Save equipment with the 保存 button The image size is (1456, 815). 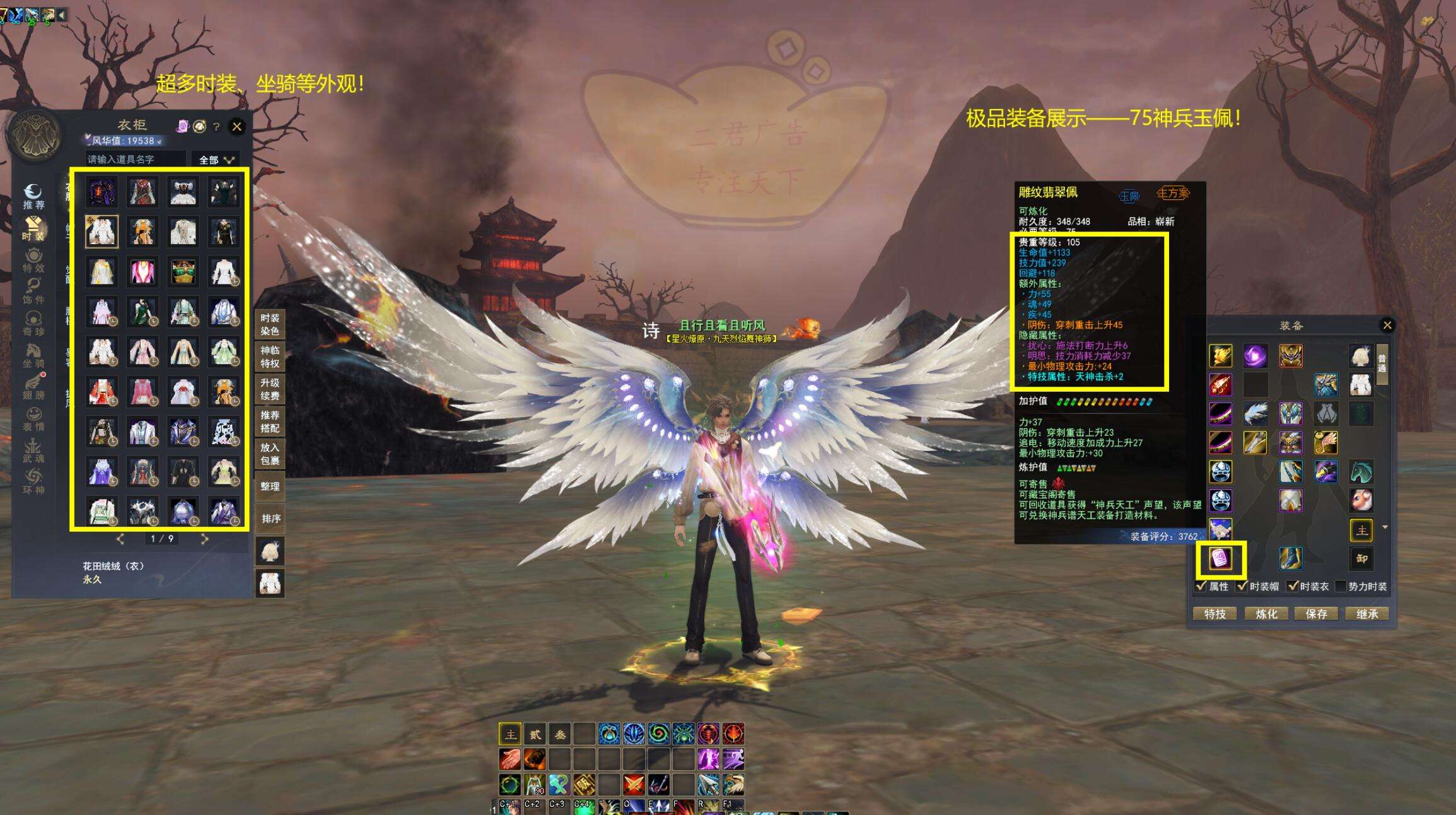pyautogui.click(x=1316, y=614)
